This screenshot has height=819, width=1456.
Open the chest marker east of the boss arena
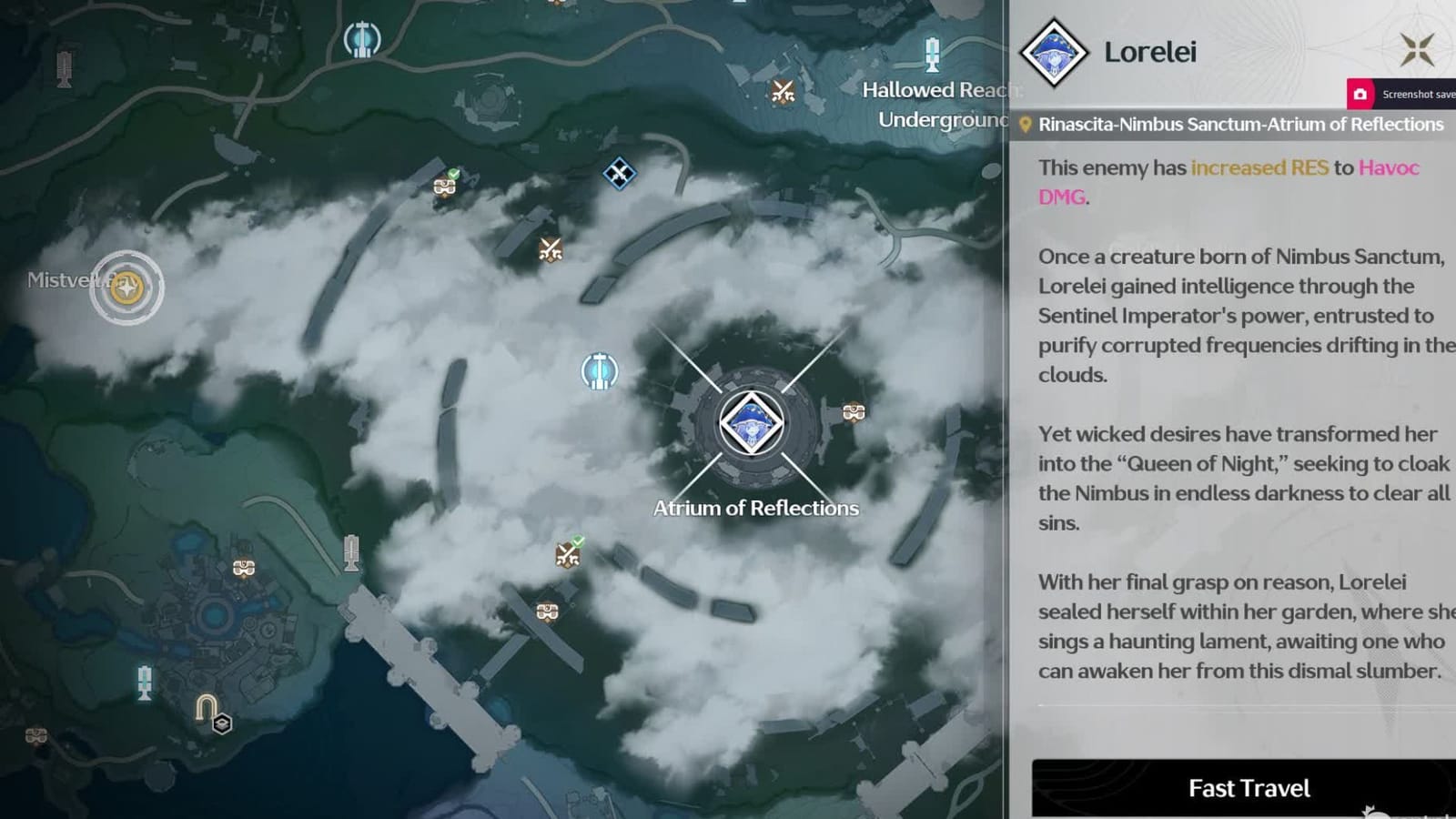(x=852, y=411)
